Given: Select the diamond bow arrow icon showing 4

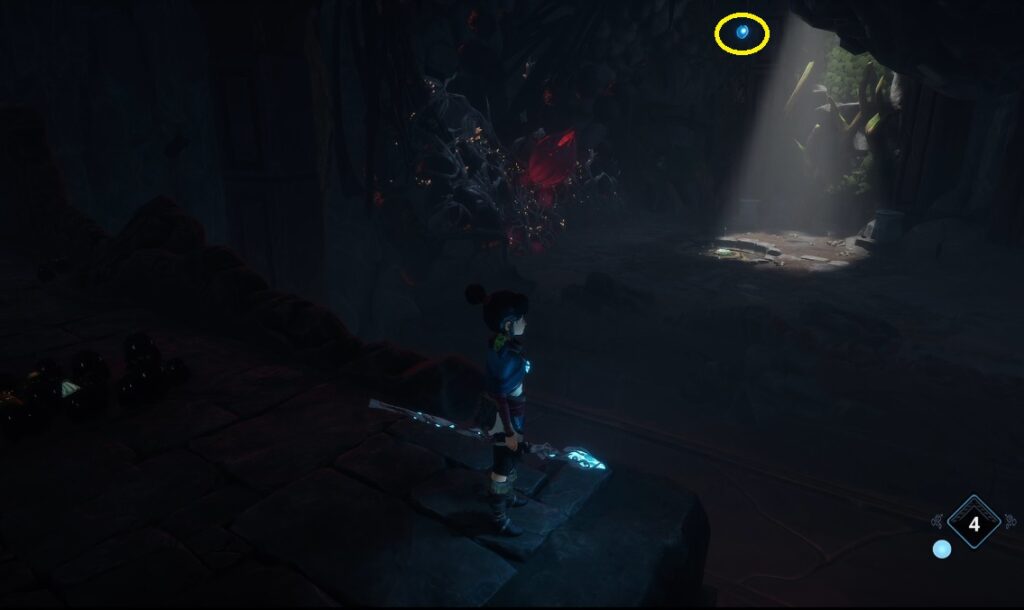Looking at the screenshot, I should coord(974,522).
